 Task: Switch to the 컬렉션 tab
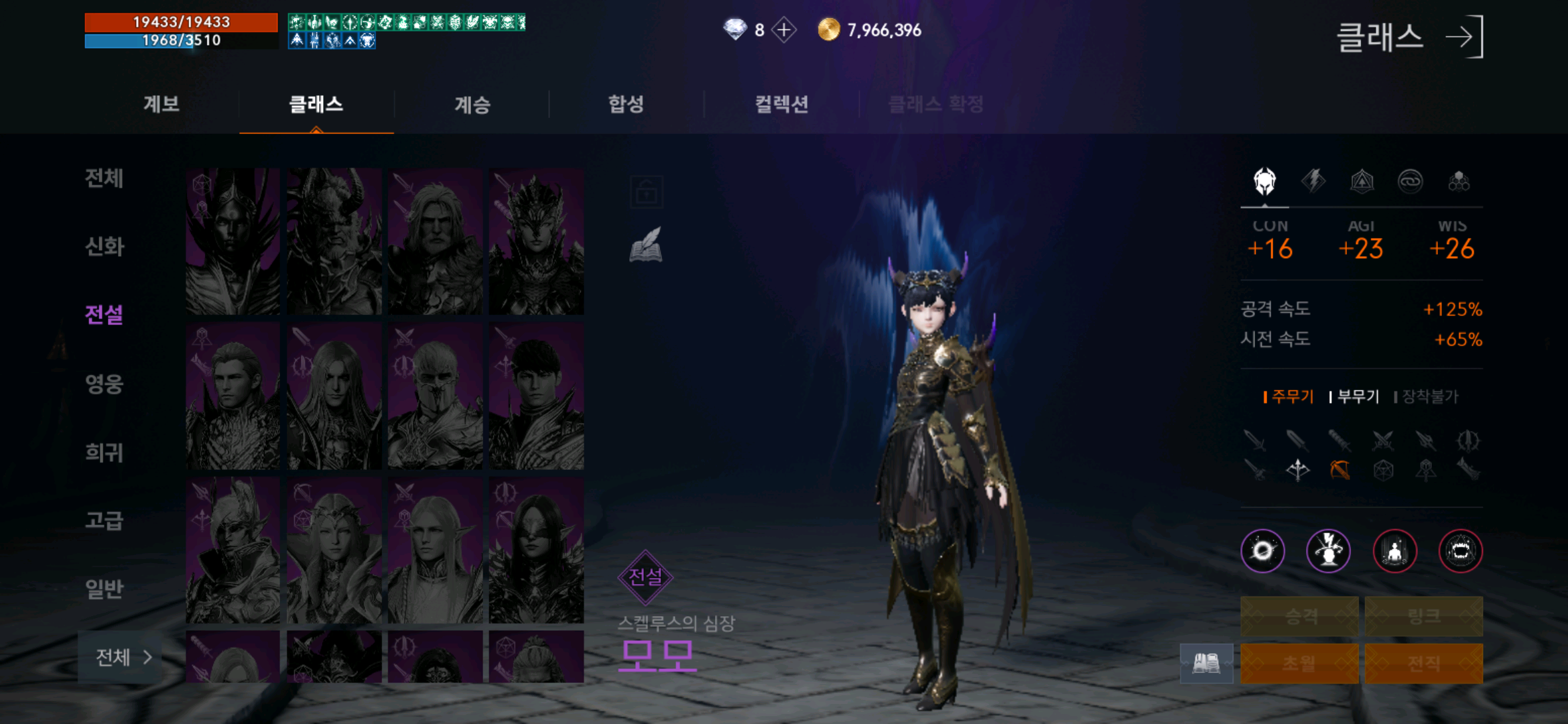click(x=782, y=104)
